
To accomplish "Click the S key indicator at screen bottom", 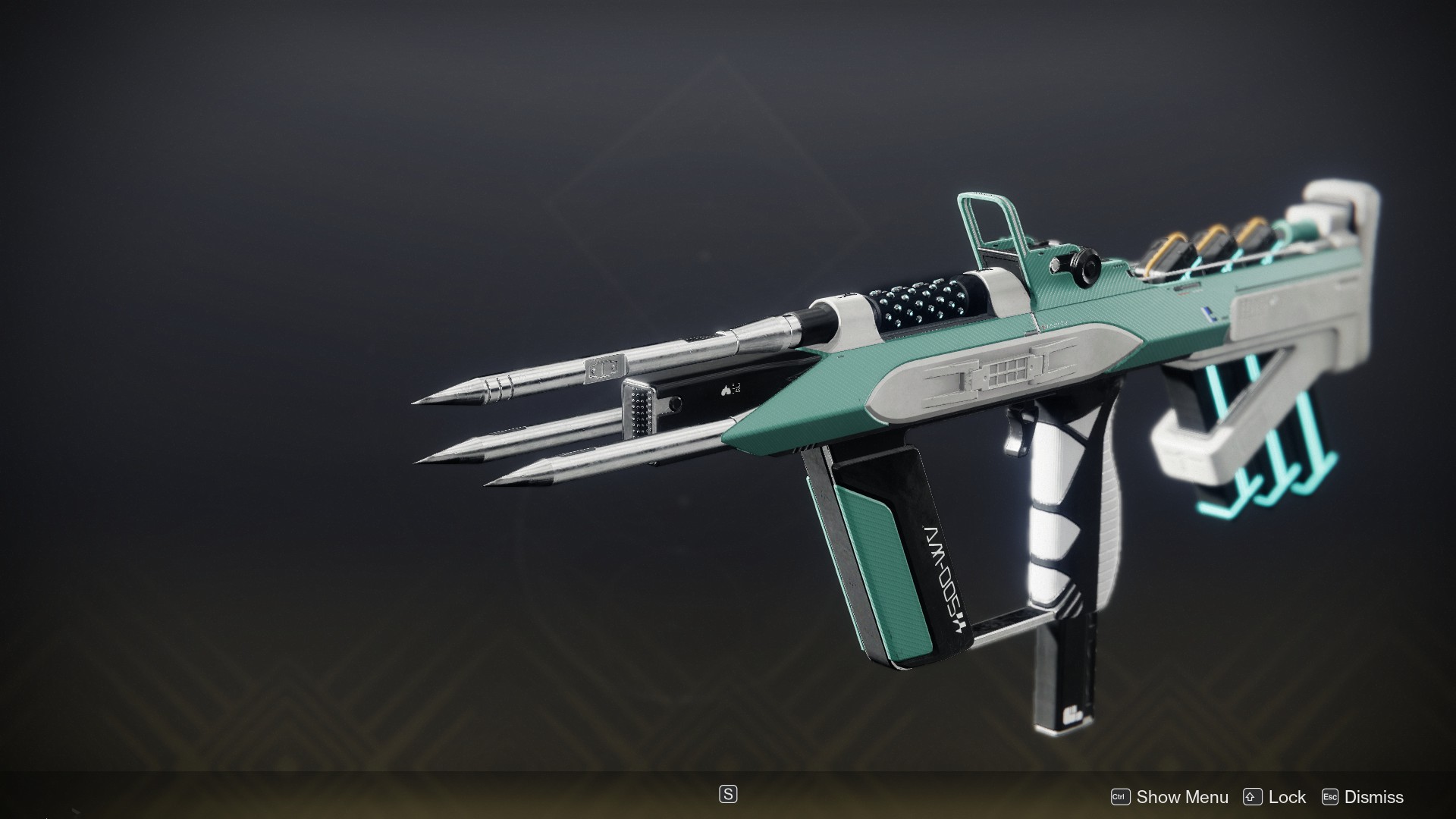I will point(726,795).
